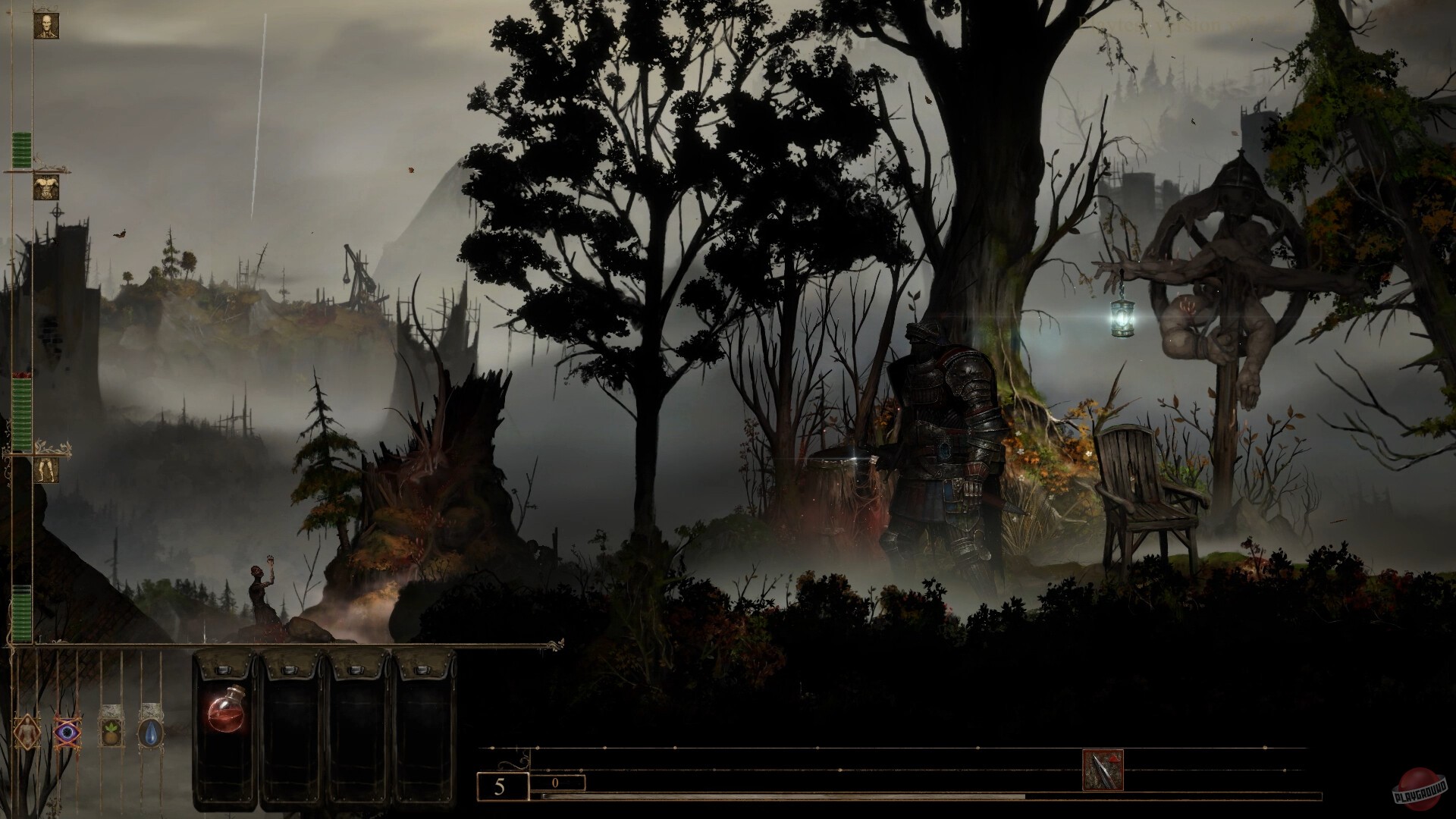This screenshot has height=819, width=1456.
Task: Click the "5" counter box
Action: click(x=500, y=784)
